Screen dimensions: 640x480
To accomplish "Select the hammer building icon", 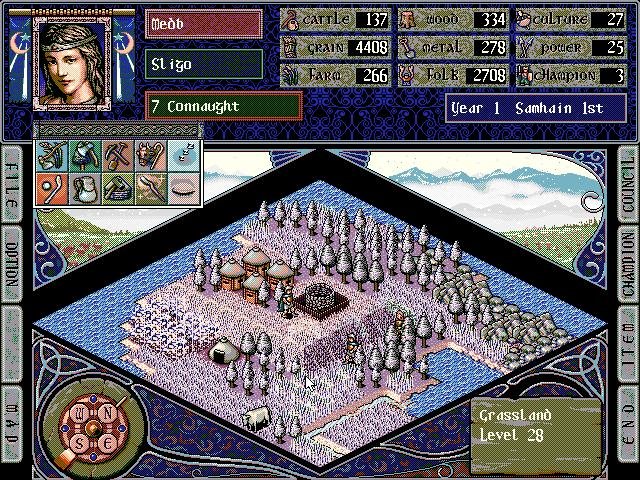I will [118, 188].
